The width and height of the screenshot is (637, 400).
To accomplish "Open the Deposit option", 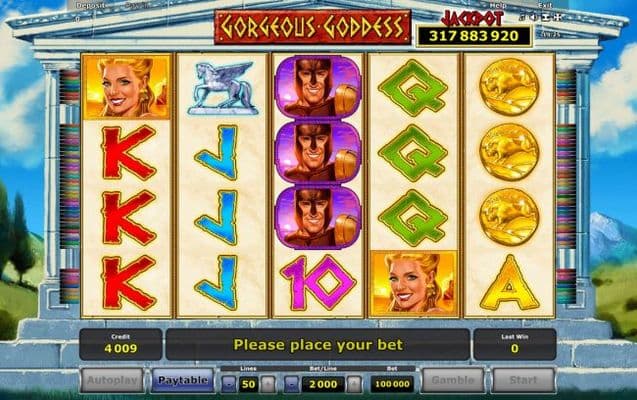I will click(92, 5).
